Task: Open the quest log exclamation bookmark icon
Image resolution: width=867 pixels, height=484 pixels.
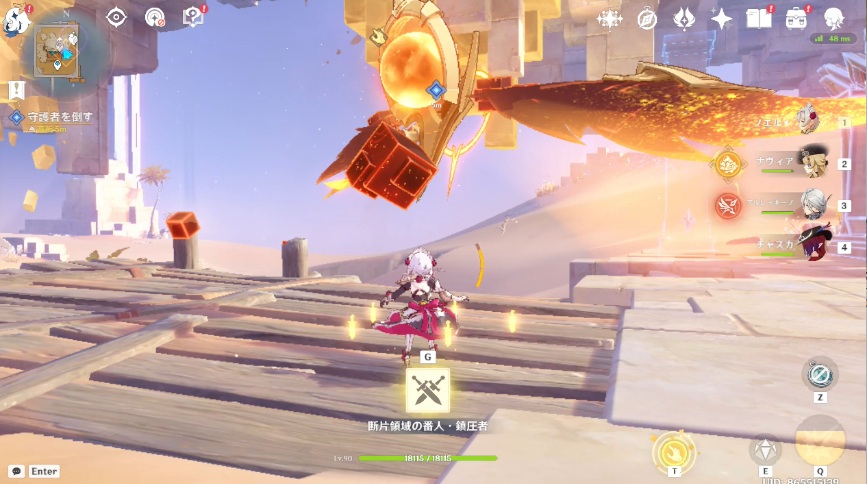Action: coord(16,91)
